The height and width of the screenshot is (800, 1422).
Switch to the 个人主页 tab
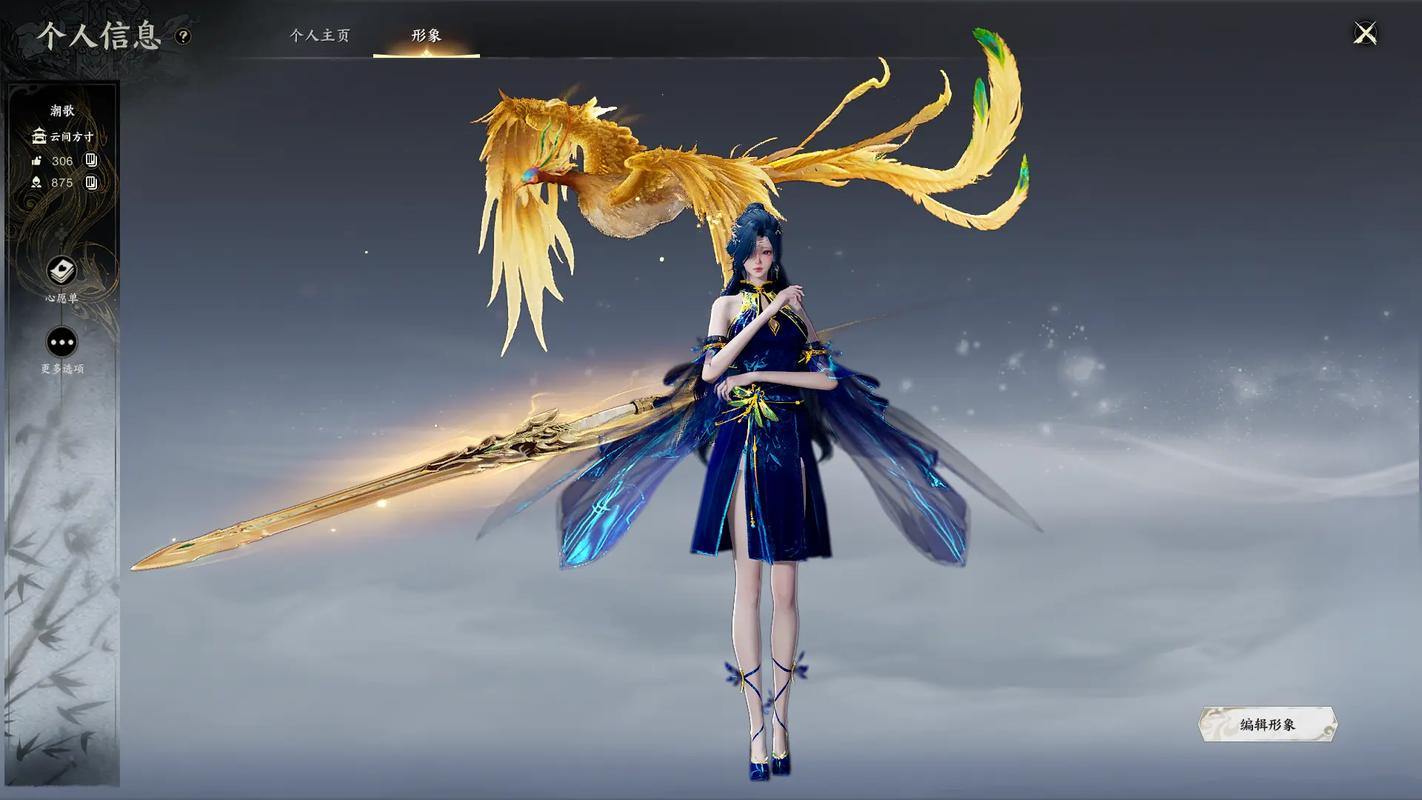(320, 35)
